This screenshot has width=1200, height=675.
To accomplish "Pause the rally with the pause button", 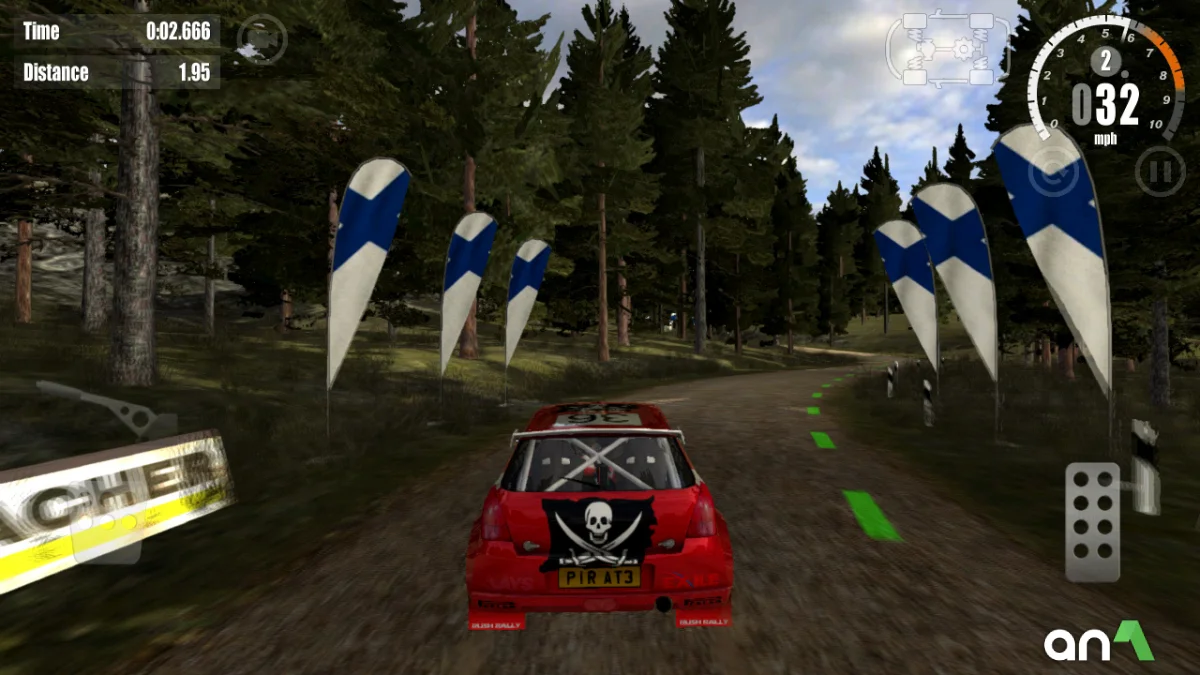I will [1159, 171].
